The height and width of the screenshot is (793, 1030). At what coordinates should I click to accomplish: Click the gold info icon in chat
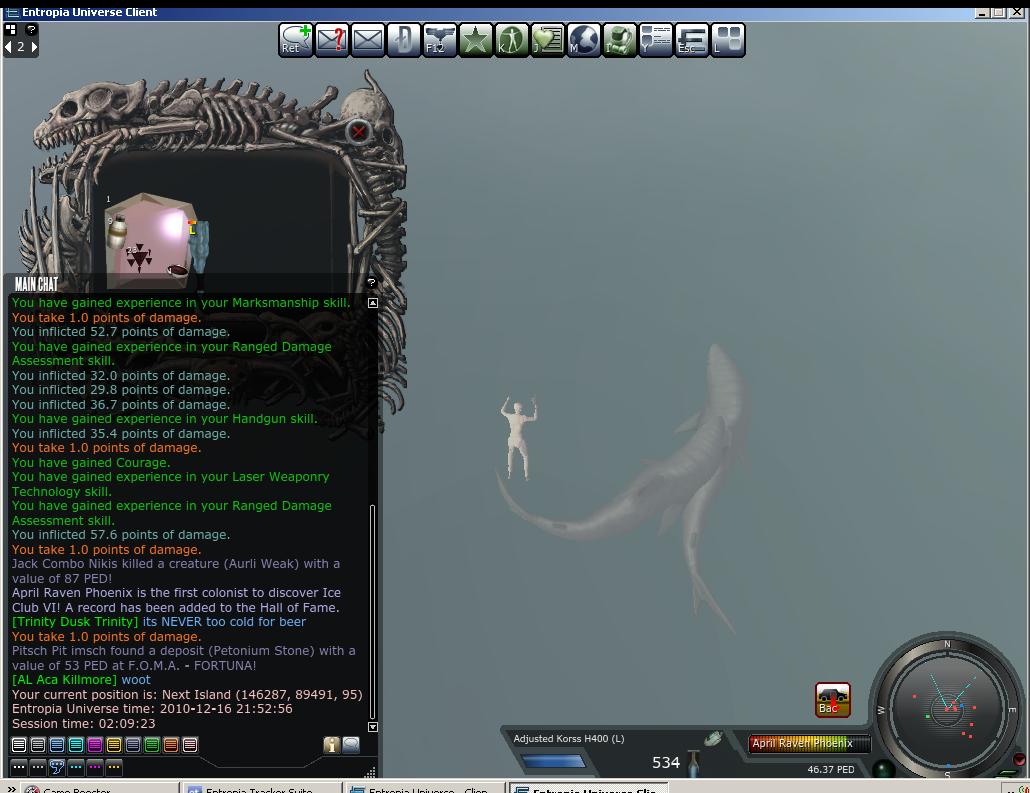(331, 745)
